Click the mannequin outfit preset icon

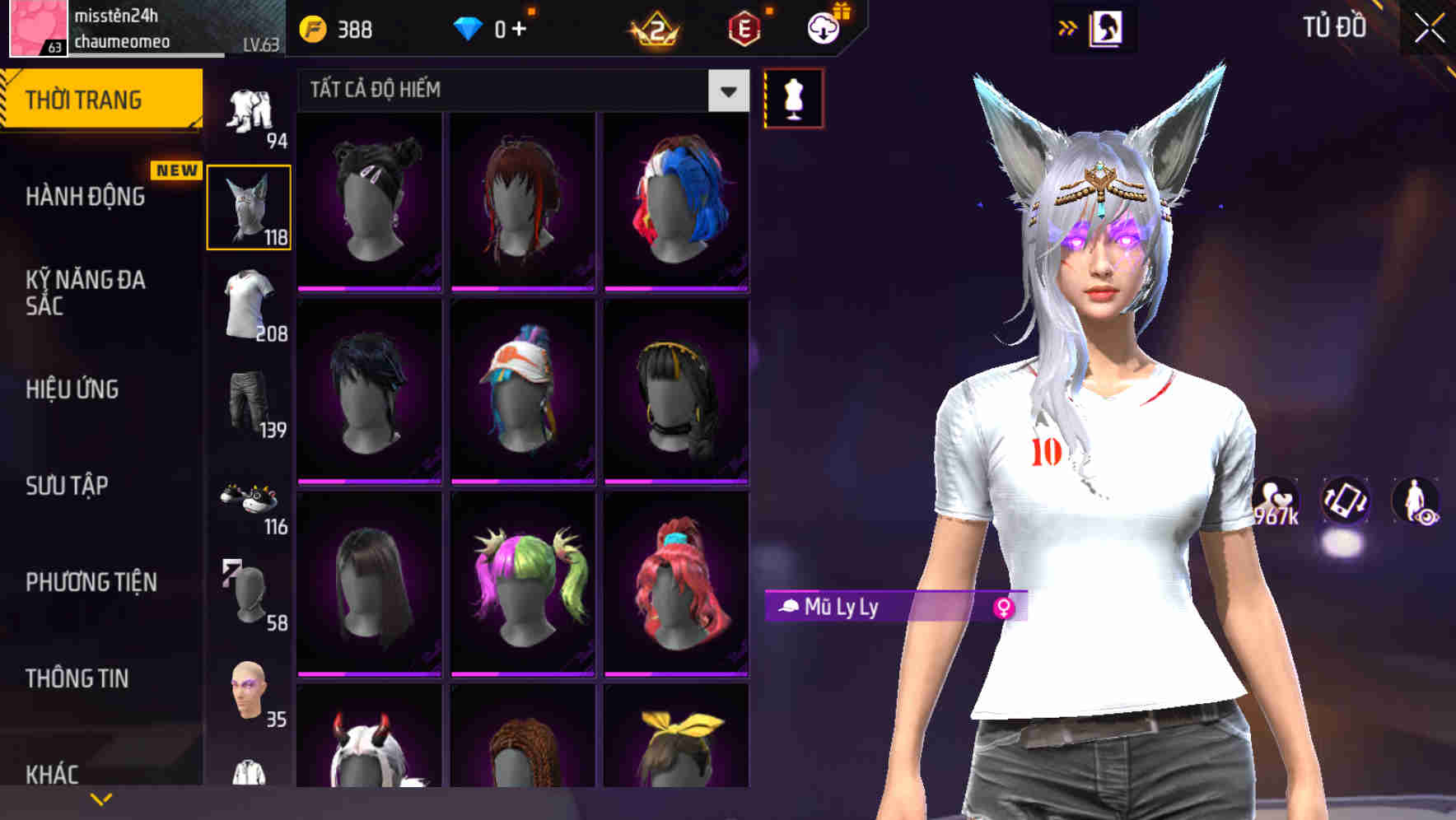coord(793,97)
